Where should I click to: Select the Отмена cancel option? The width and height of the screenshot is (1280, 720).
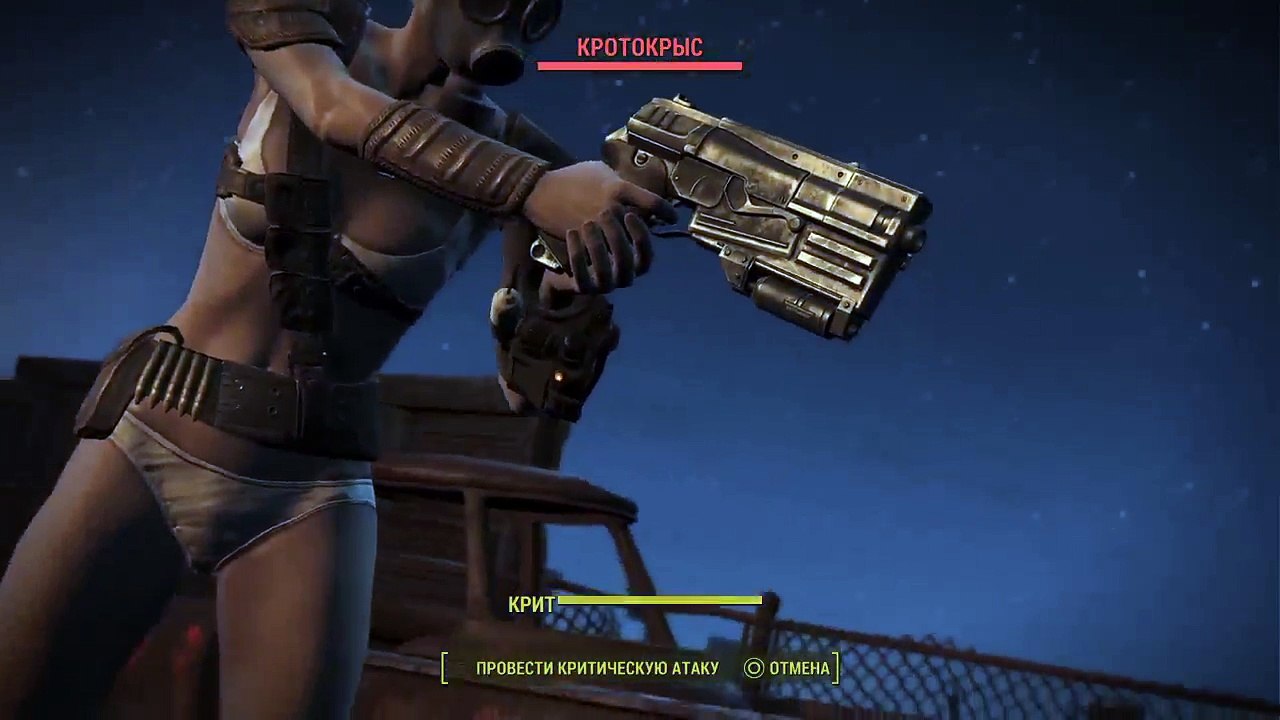click(788, 668)
